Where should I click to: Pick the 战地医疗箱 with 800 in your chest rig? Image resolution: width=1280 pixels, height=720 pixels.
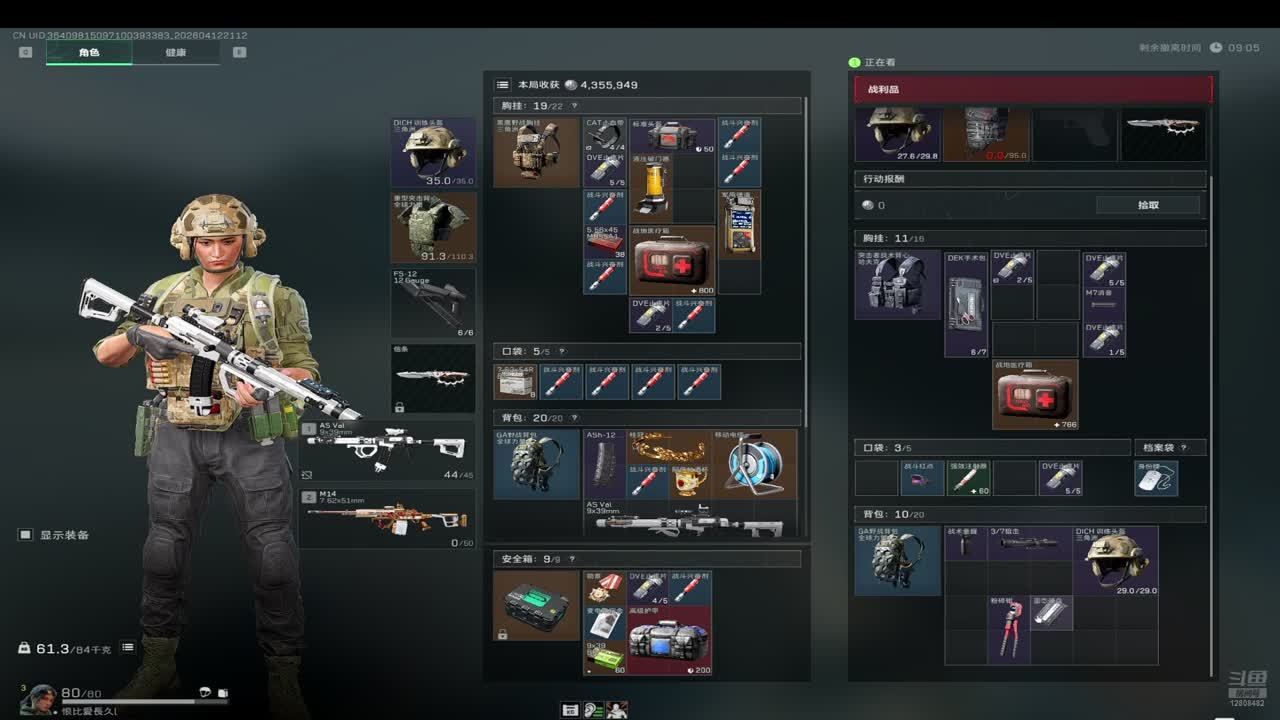pos(672,260)
